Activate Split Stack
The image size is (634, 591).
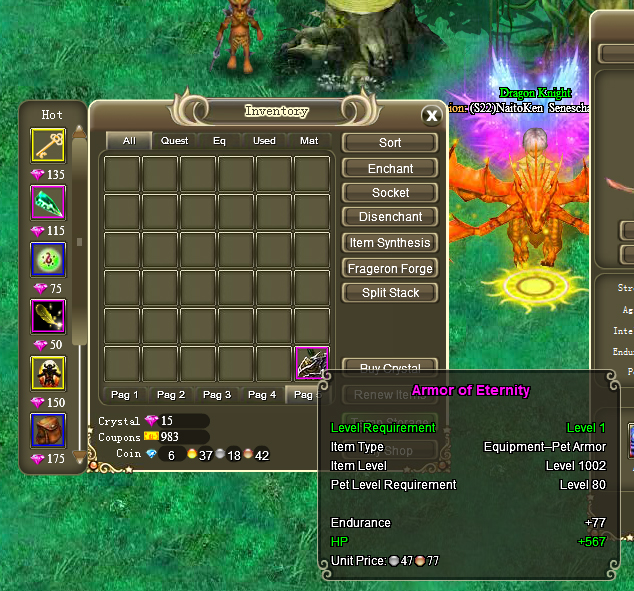pos(390,293)
